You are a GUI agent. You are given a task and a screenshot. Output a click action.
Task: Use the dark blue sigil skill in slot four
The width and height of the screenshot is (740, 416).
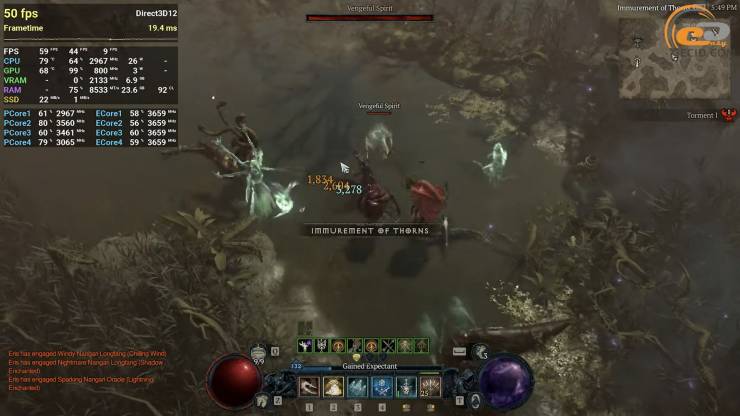pos(382,386)
